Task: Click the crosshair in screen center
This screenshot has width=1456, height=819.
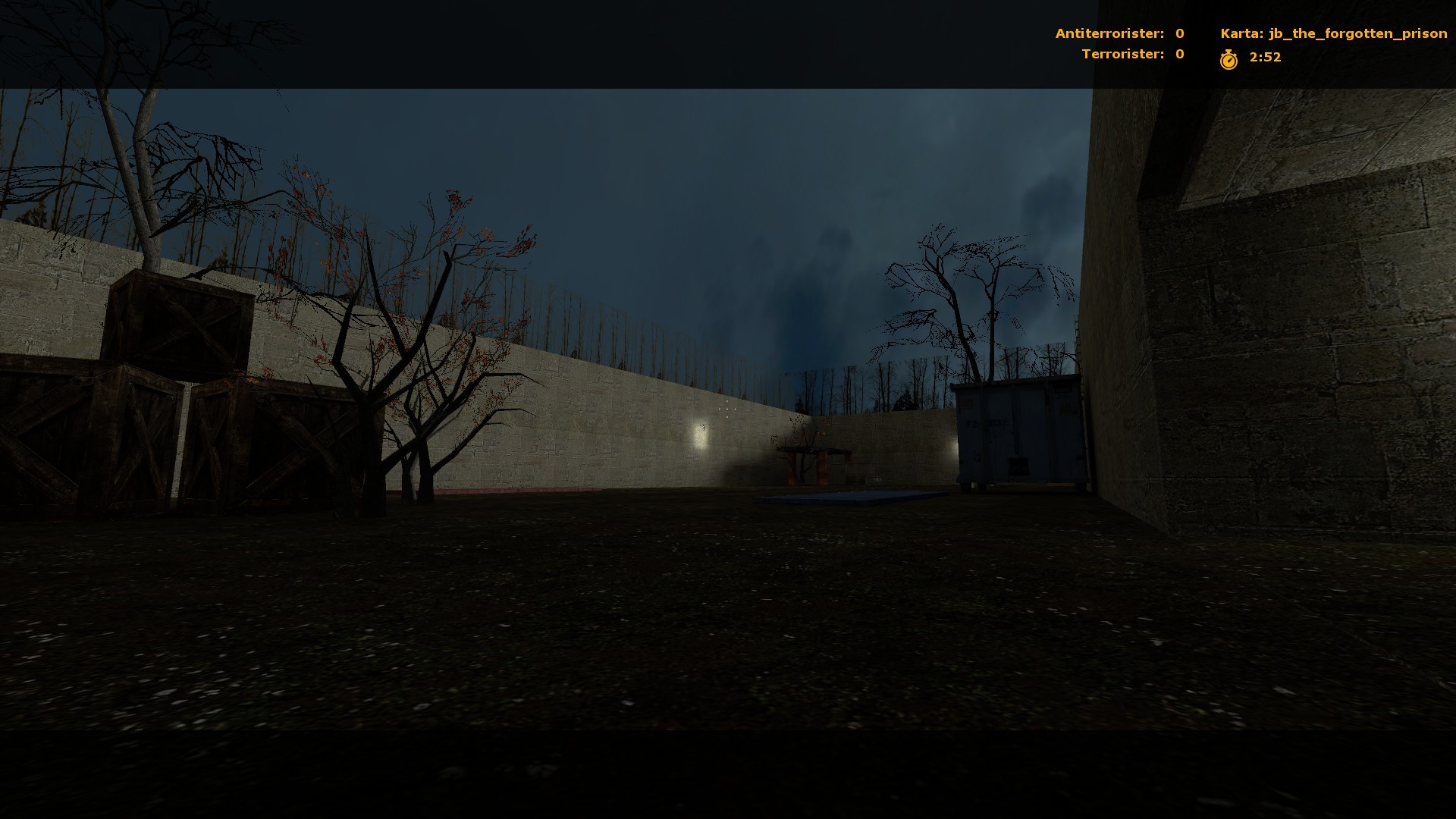Action: (726, 409)
